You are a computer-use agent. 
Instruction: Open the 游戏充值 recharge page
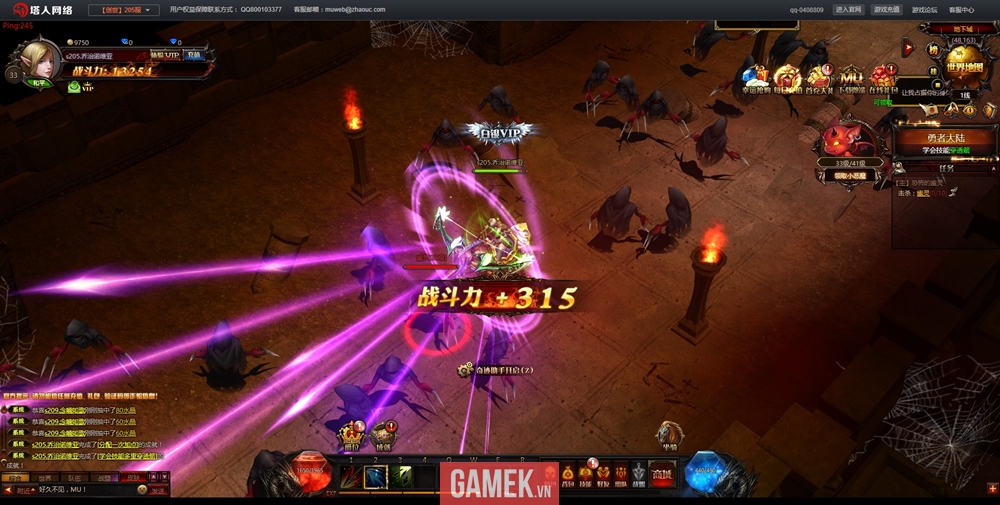pos(886,10)
